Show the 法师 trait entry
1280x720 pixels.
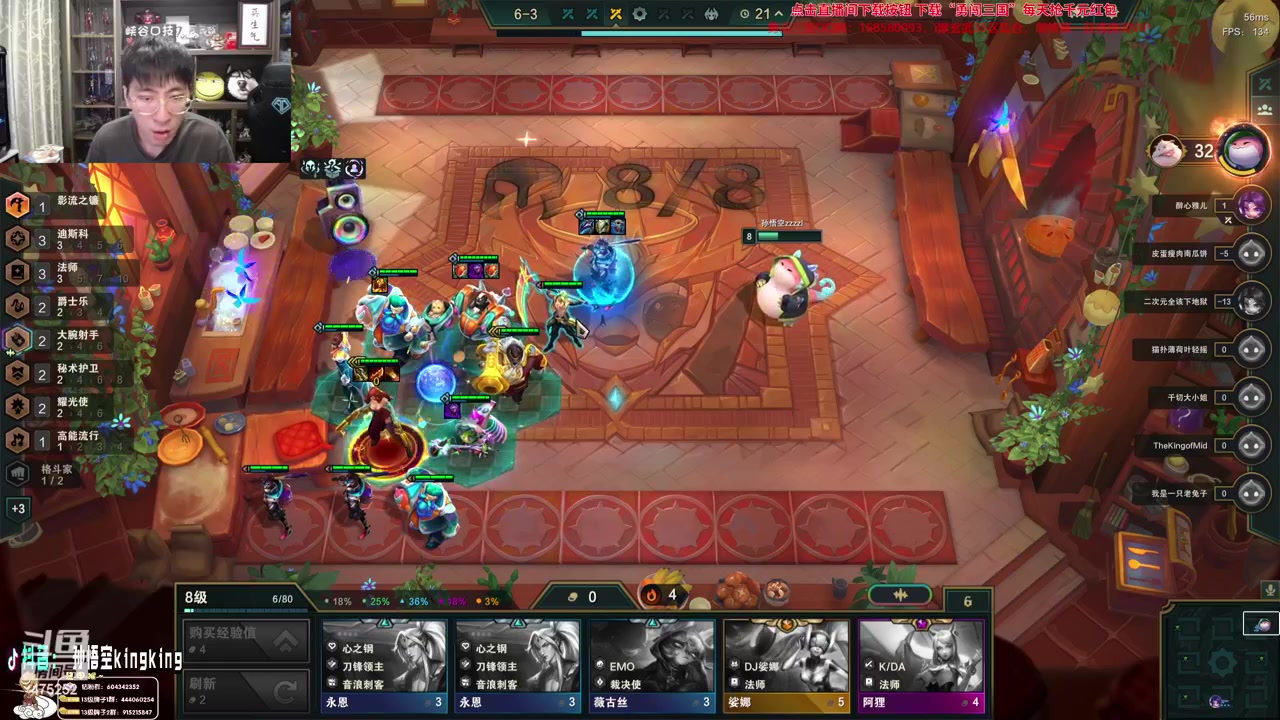[60, 273]
